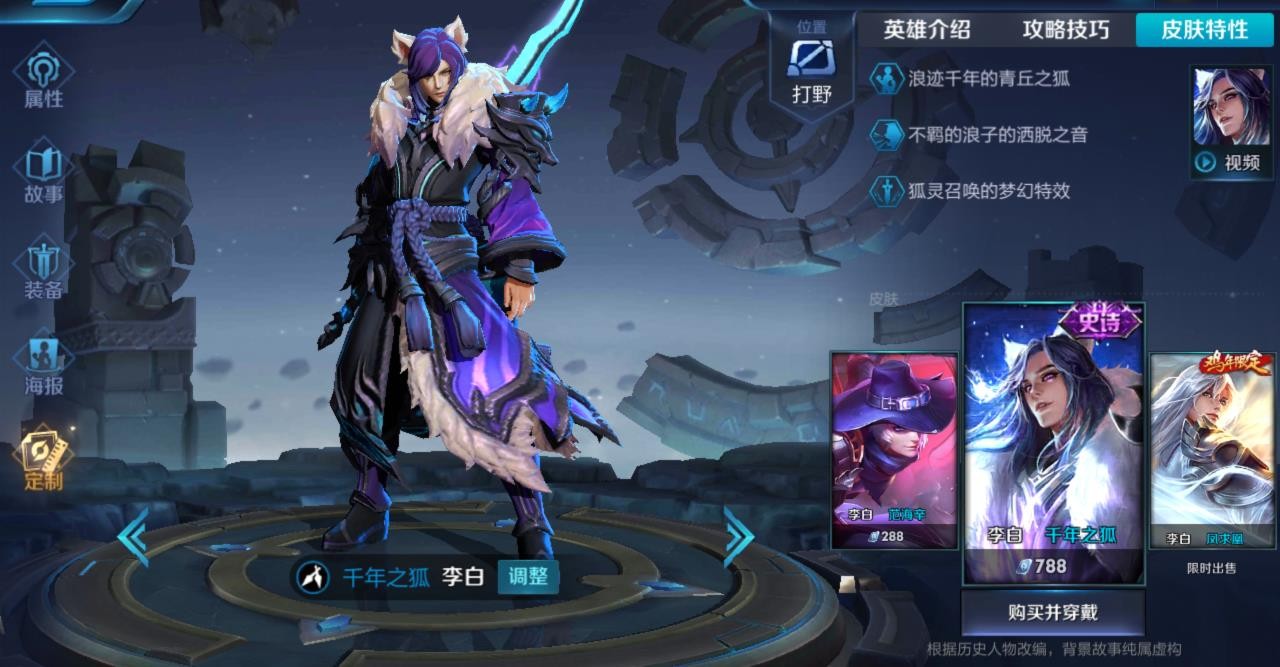
Task: Open the 属性 attributes panel
Action: [43, 78]
